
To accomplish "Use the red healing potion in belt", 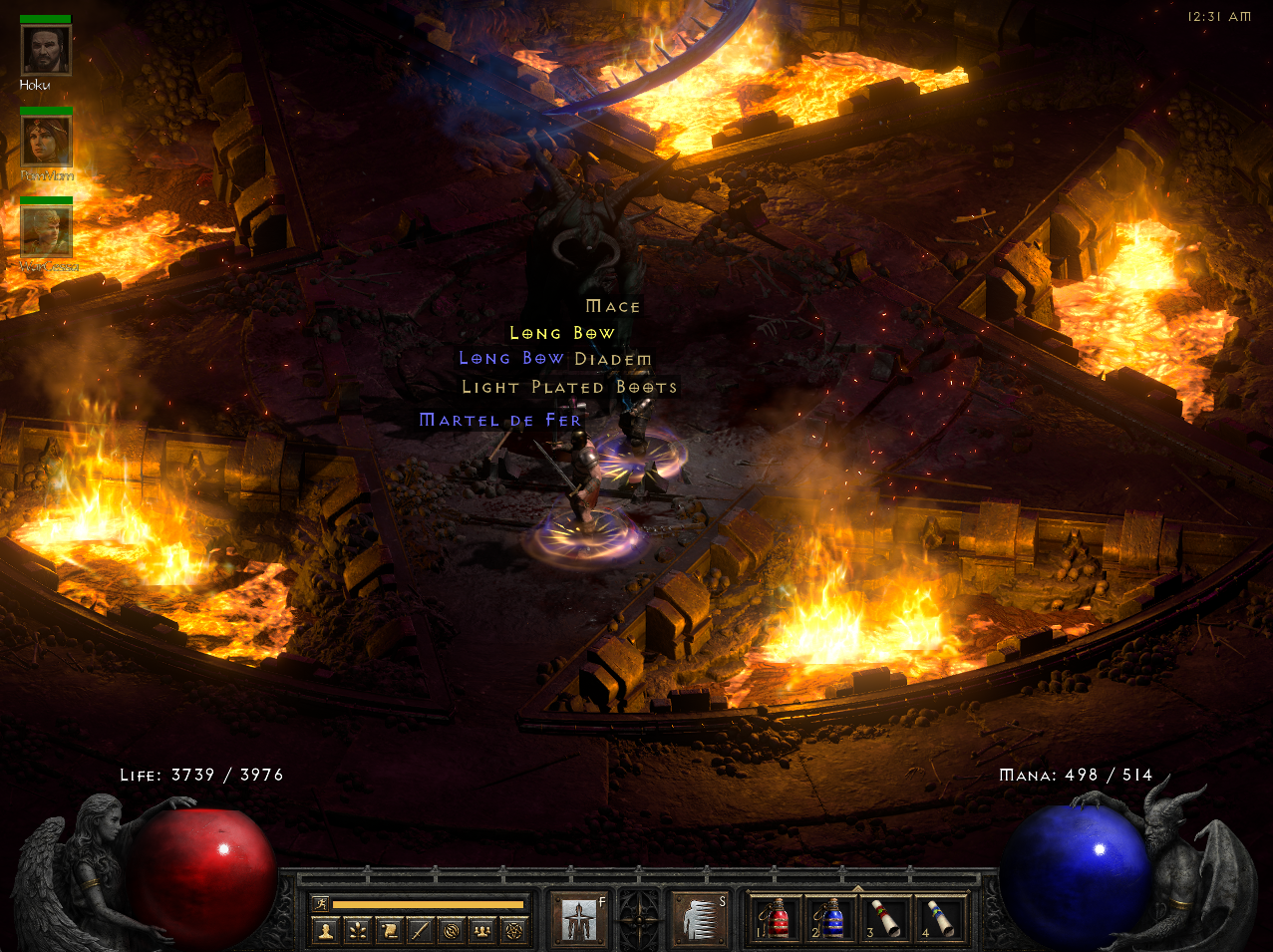I will tap(775, 918).
